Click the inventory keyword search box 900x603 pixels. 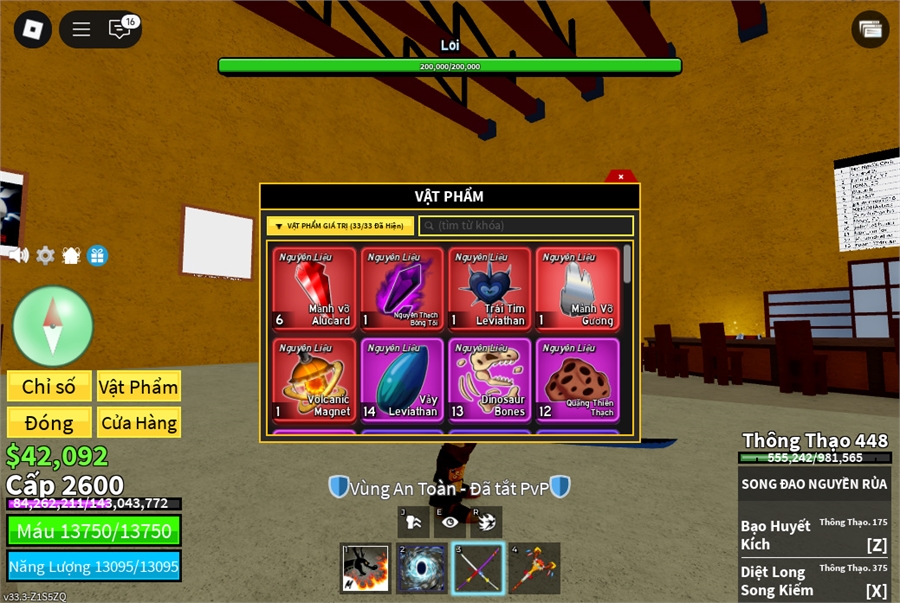click(526, 226)
